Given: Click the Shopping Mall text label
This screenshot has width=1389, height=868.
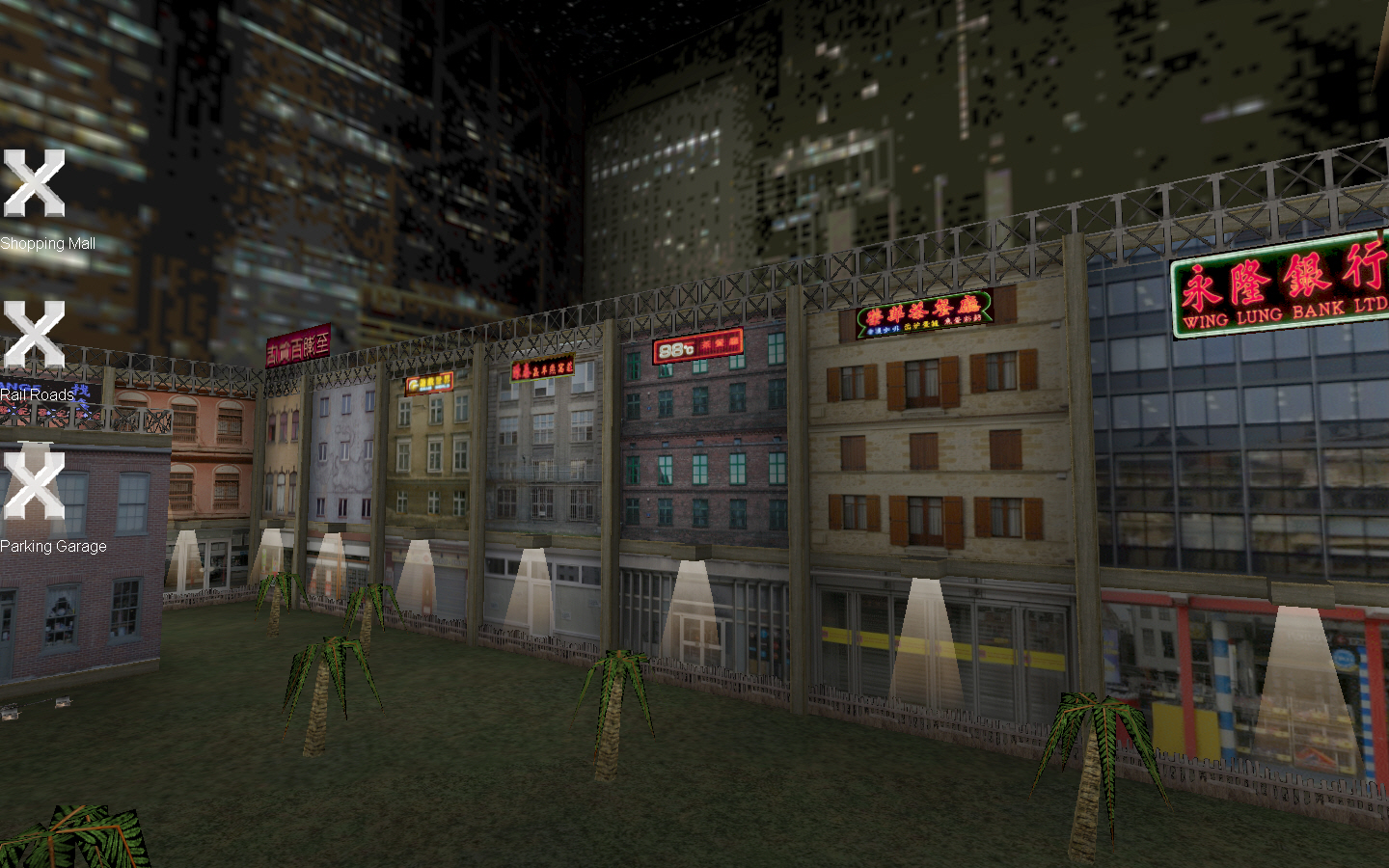Looking at the screenshot, I should click(47, 244).
